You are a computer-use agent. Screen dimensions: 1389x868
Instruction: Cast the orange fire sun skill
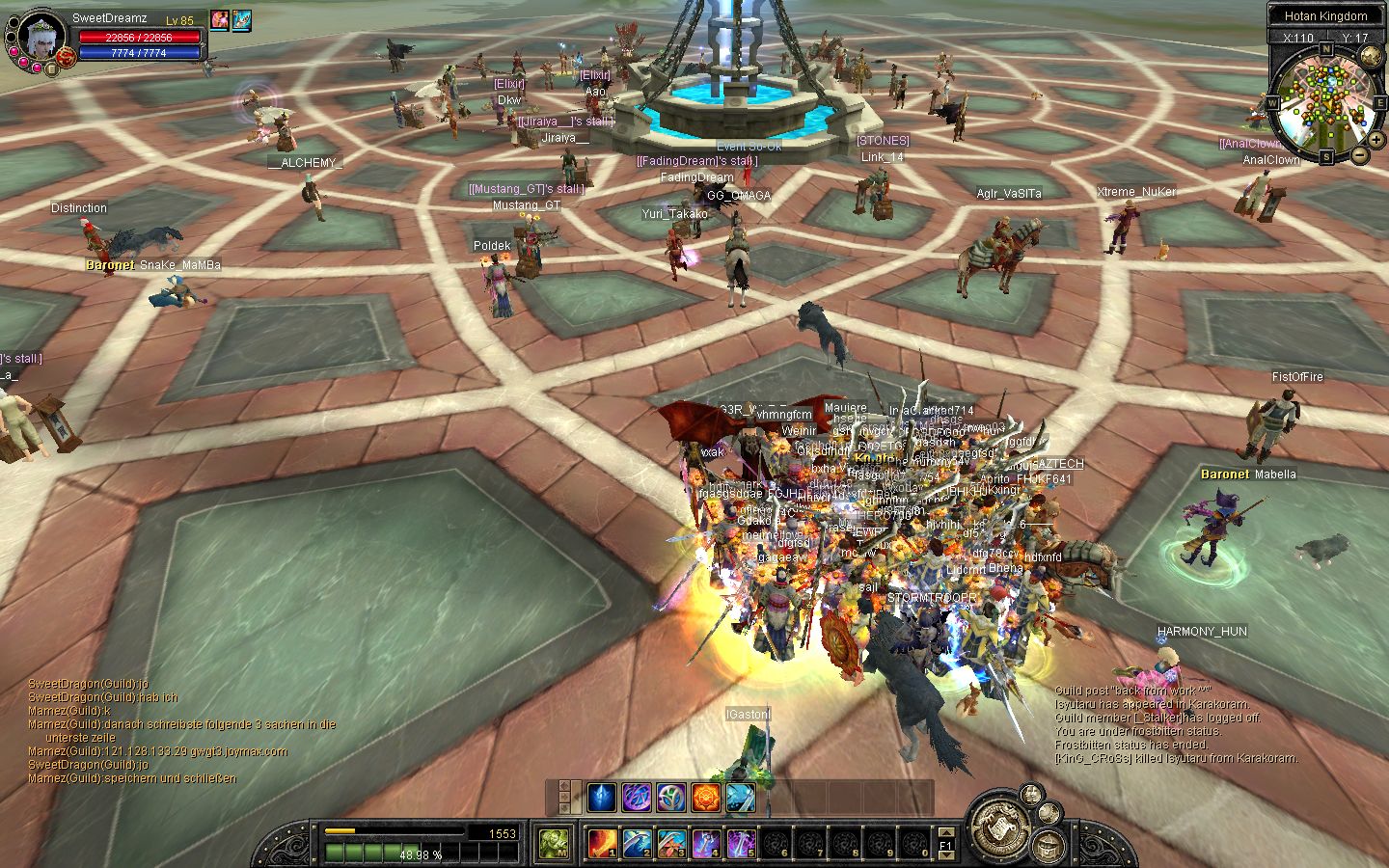tap(706, 798)
